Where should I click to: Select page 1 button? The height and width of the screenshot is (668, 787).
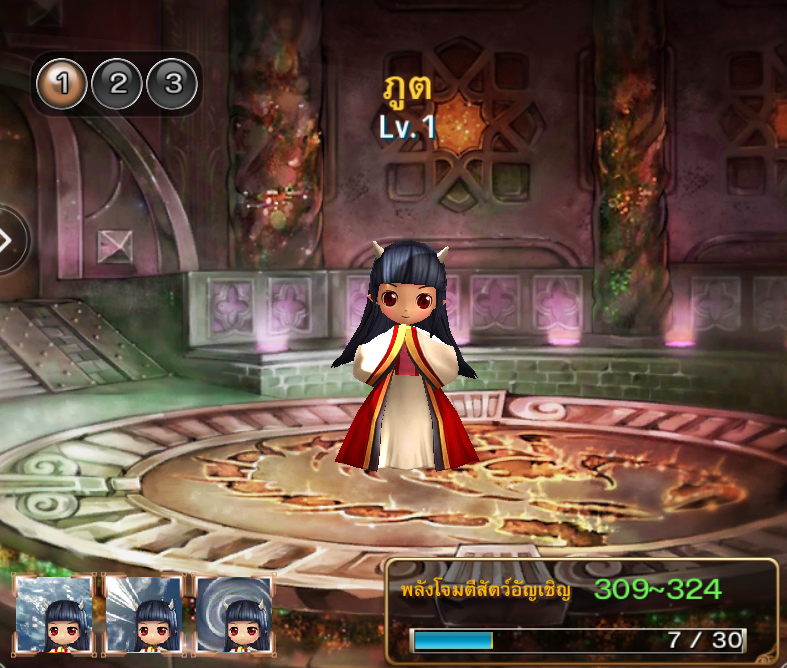tap(62, 84)
